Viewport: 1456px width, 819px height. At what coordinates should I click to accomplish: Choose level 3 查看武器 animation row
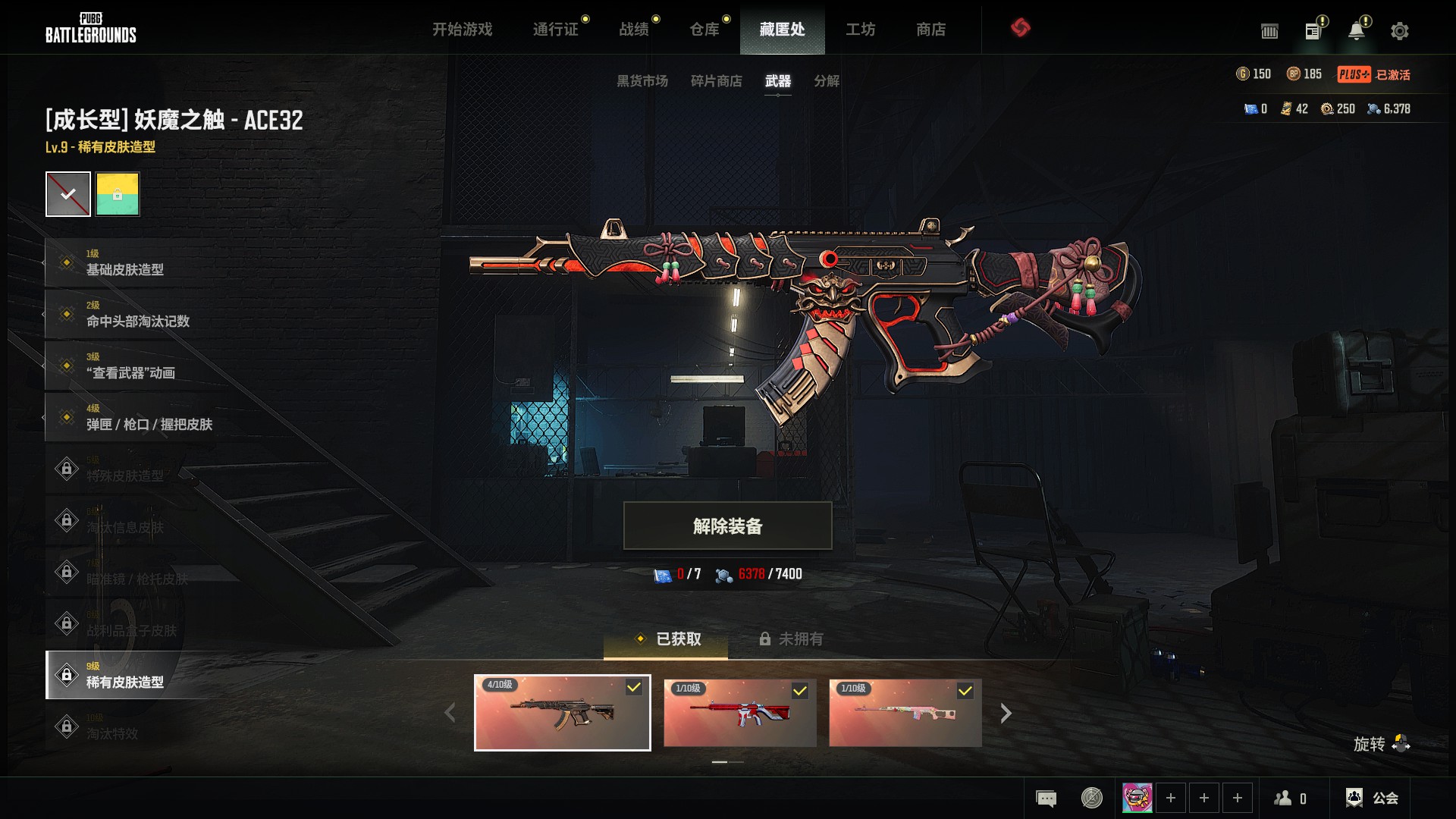click(130, 366)
